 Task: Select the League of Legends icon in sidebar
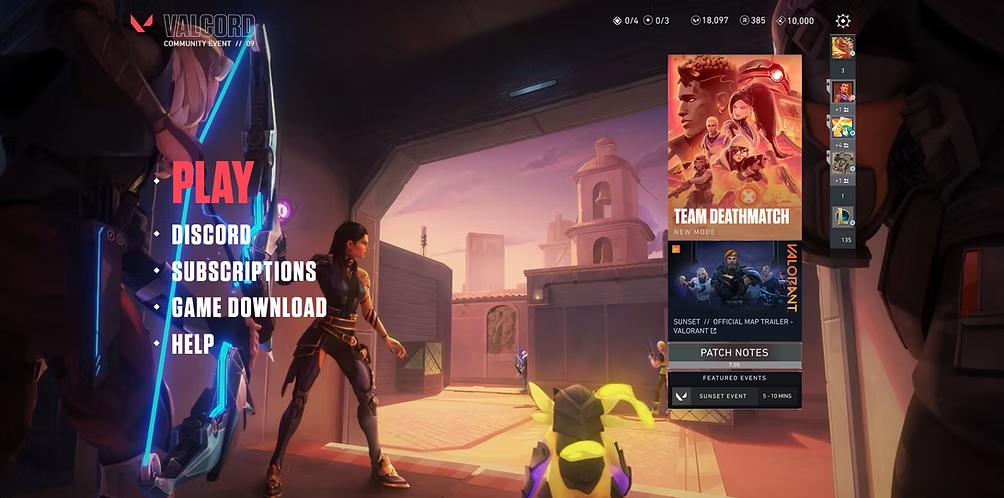(843, 217)
